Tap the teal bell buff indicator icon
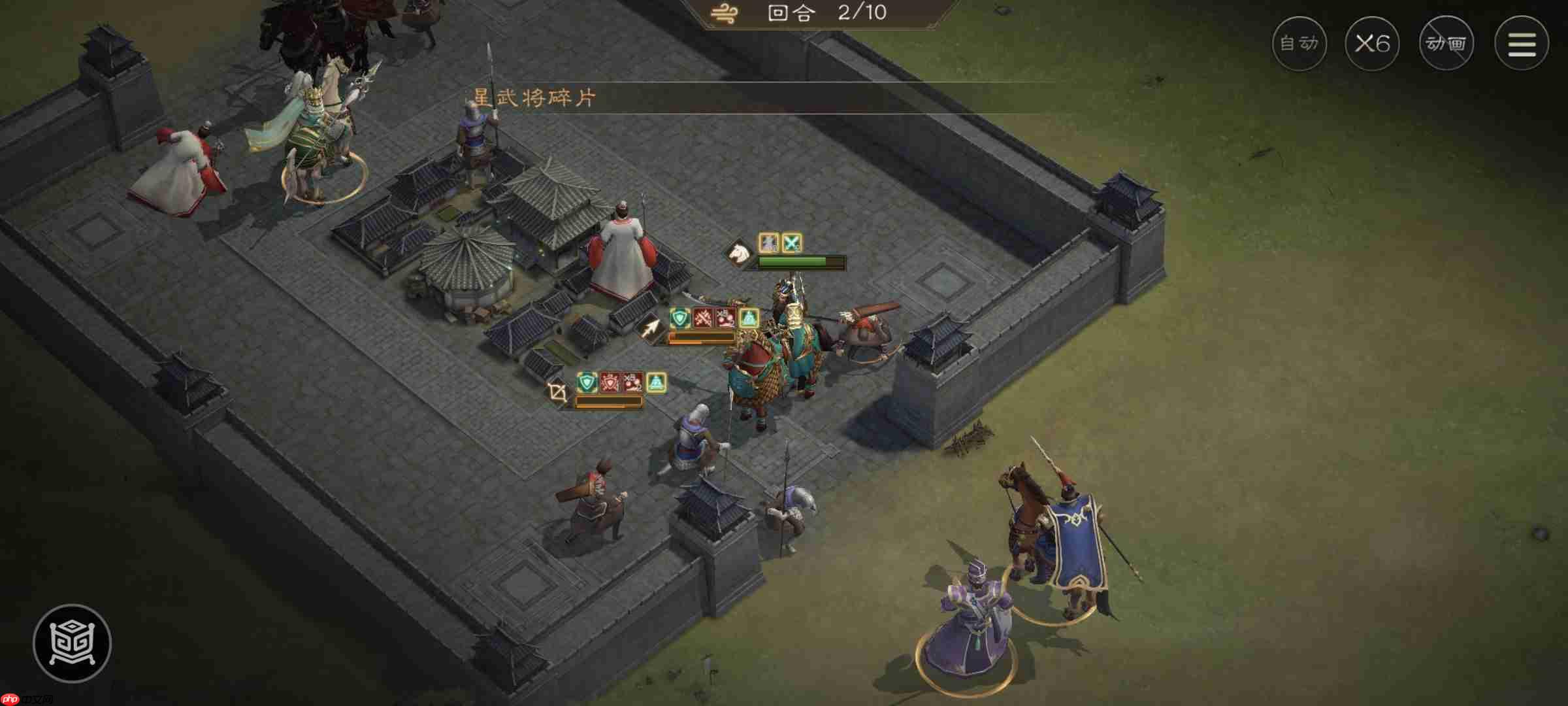 click(x=748, y=318)
